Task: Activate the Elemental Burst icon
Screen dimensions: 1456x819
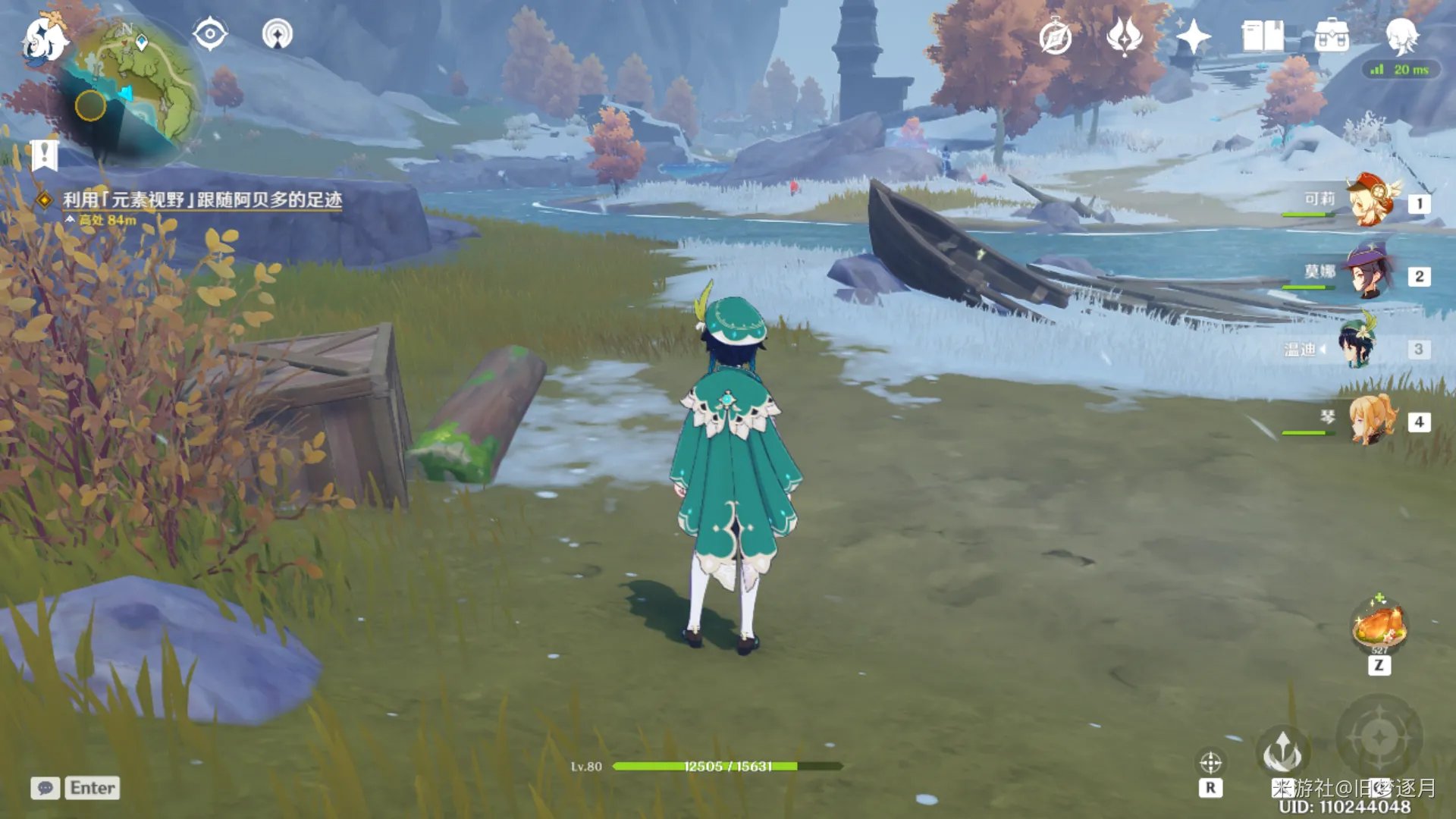Action: coord(1379,736)
